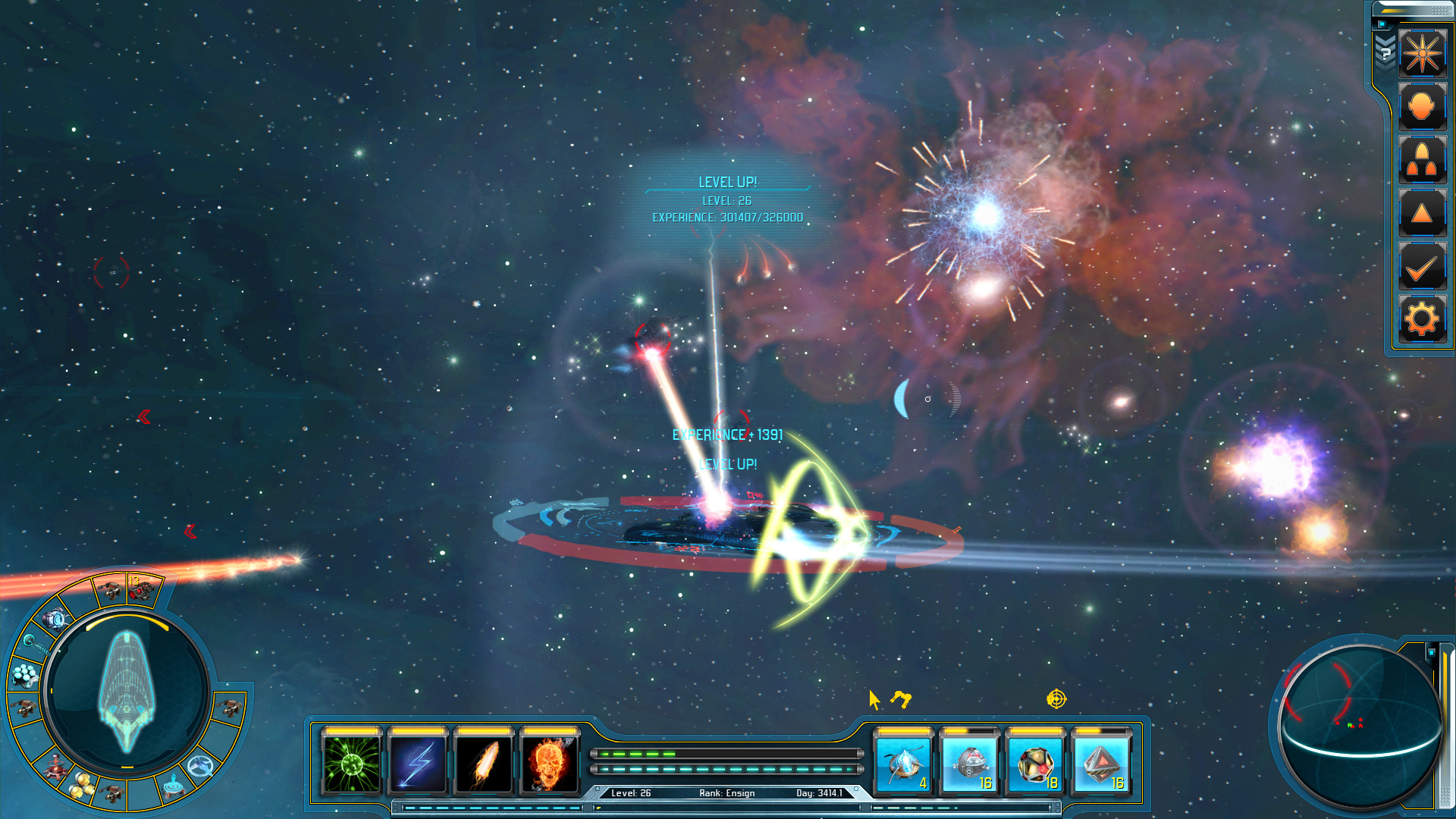Open the gear options icon on right sidebar
Image resolution: width=1456 pixels, height=819 pixels.
coord(1423,318)
